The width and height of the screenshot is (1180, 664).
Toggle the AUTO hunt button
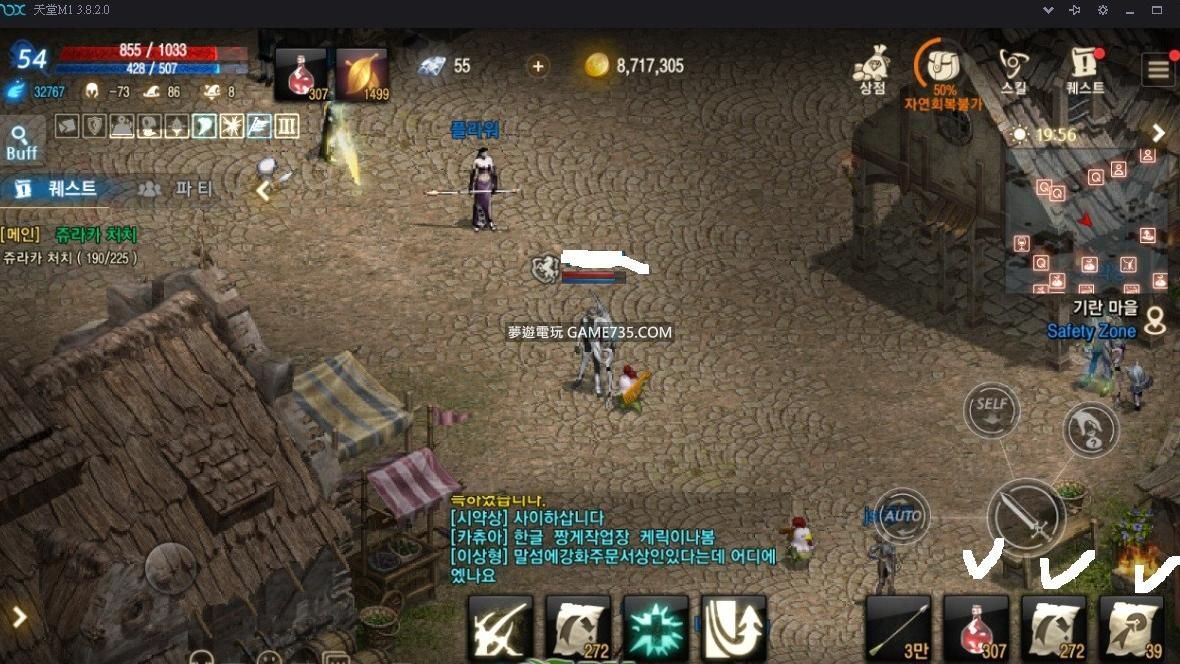[x=902, y=516]
